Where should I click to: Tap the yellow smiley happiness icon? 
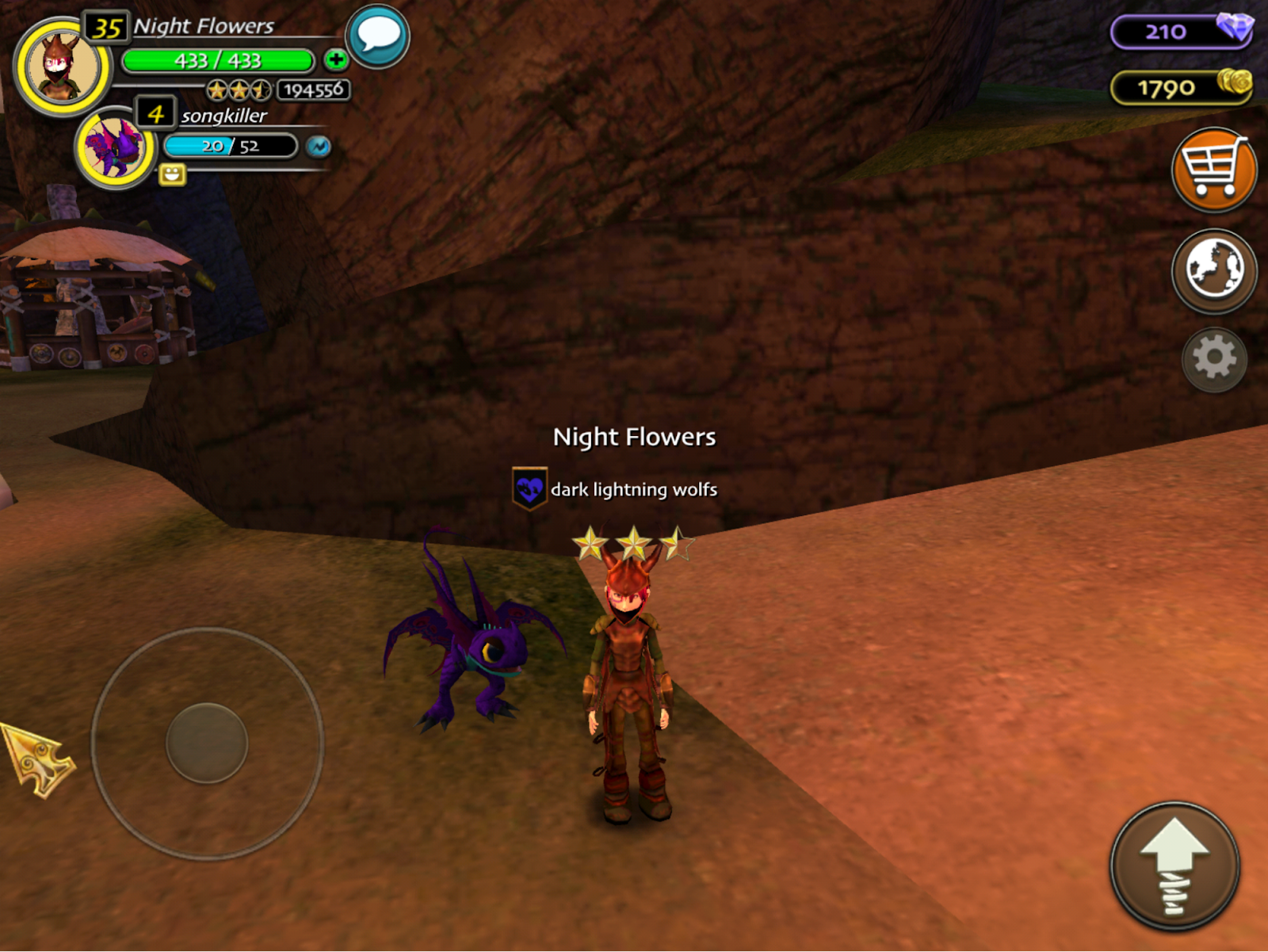click(172, 174)
